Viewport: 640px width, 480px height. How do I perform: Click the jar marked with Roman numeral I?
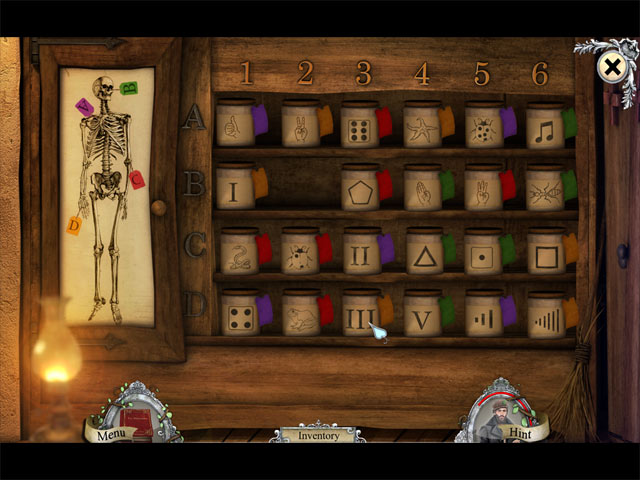point(235,190)
